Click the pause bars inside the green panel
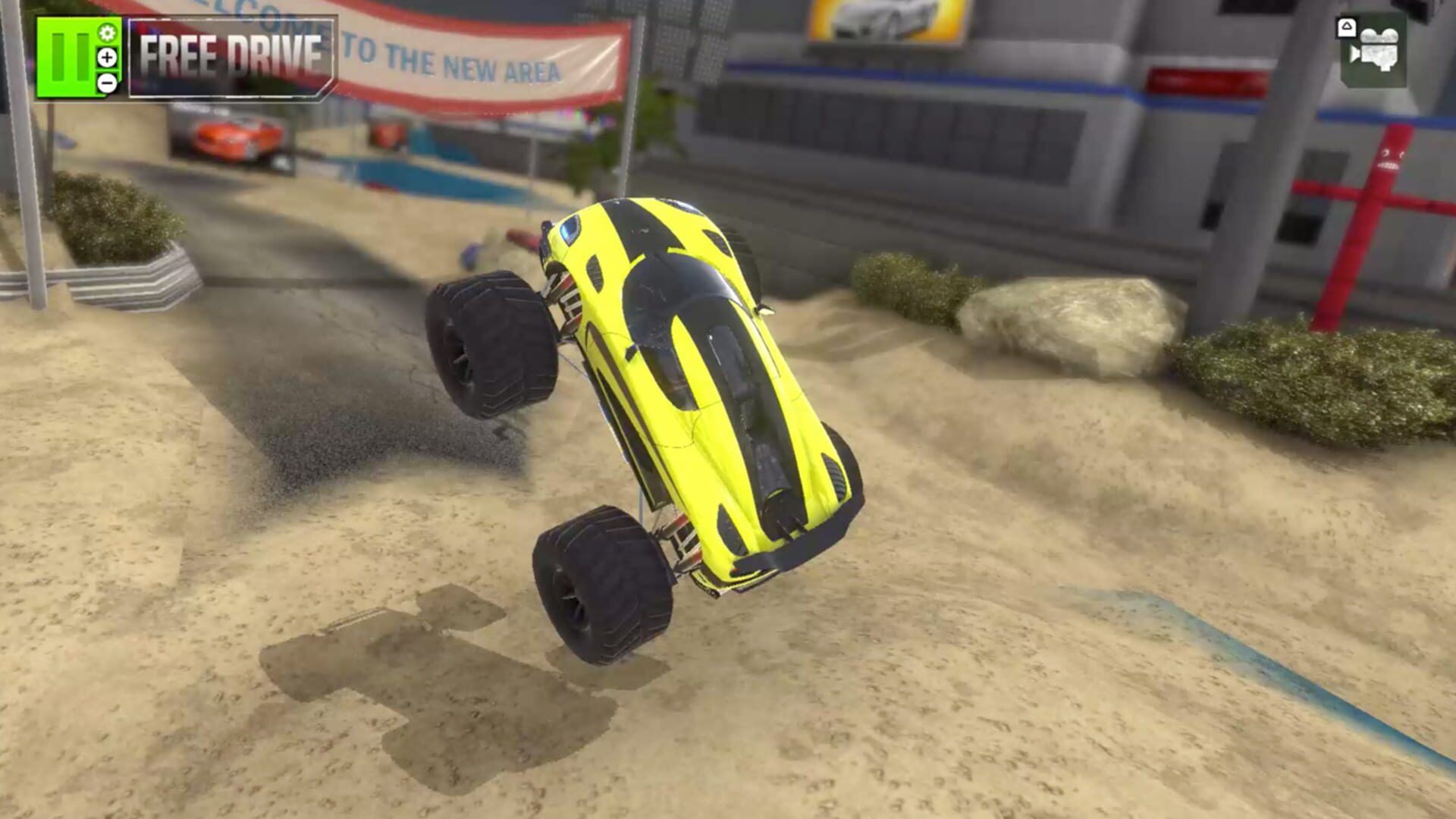 click(x=71, y=57)
